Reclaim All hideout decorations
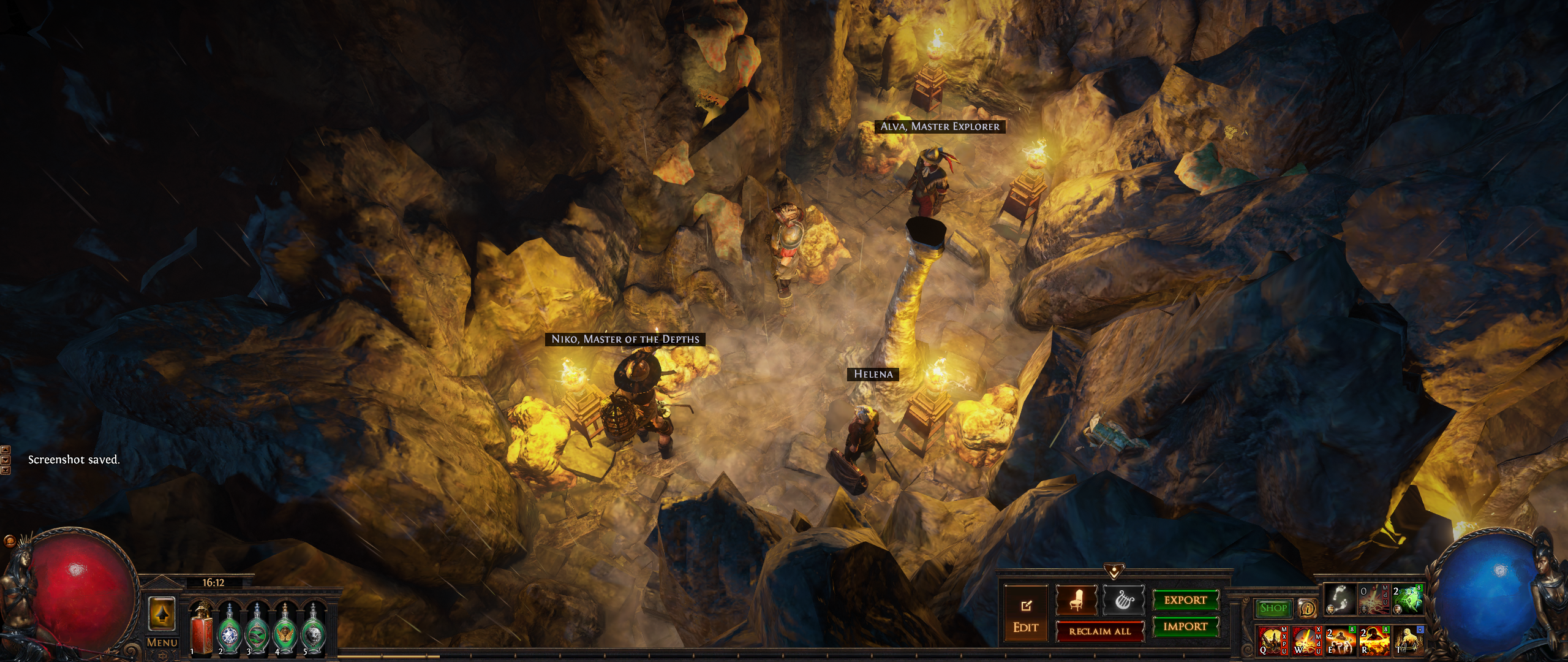Image resolution: width=1568 pixels, height=662 pixels. pyautogui.click(x=1099, y=631)
